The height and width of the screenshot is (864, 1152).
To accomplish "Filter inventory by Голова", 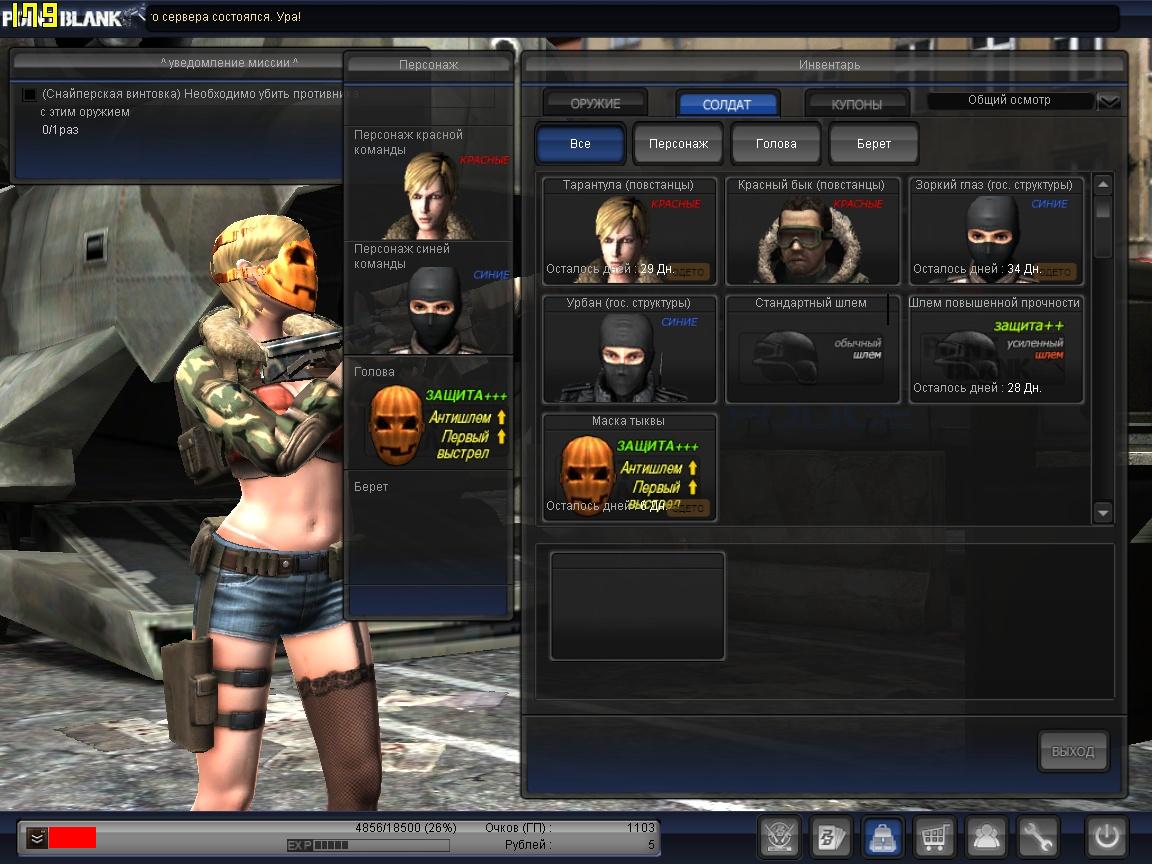I will coord(776,144).
